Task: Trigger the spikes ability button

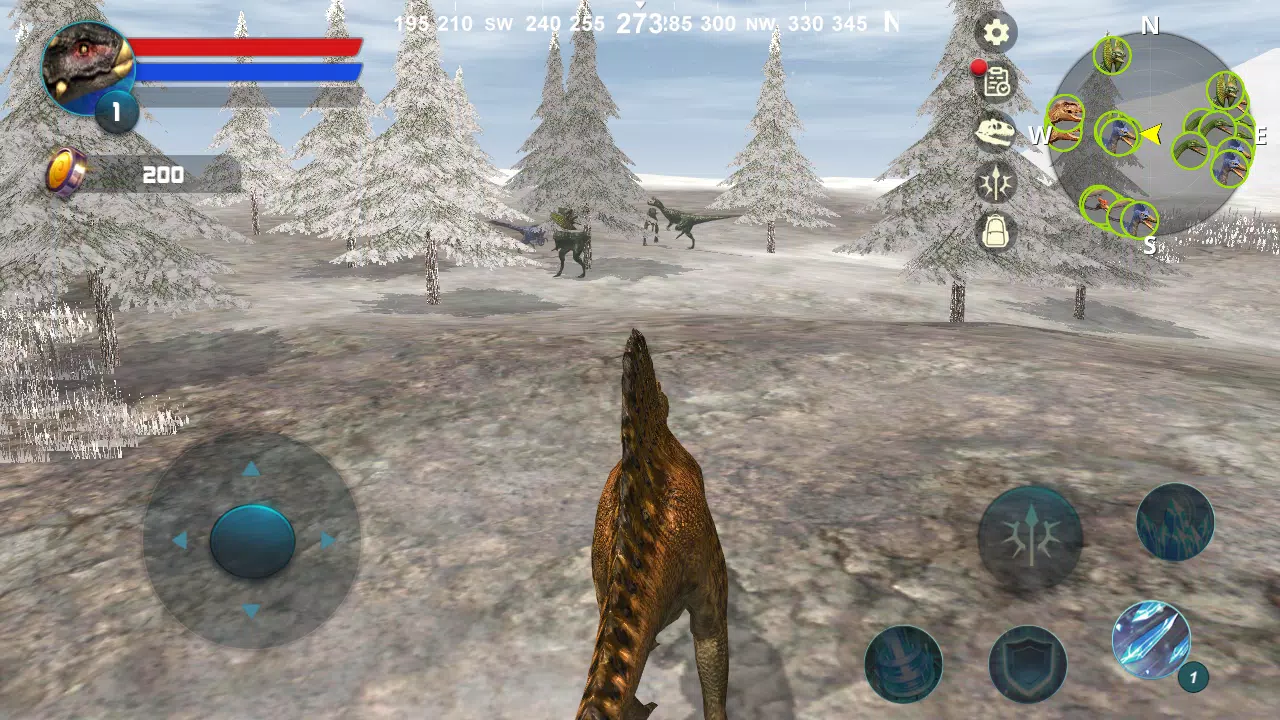Action: [1174, 521]
